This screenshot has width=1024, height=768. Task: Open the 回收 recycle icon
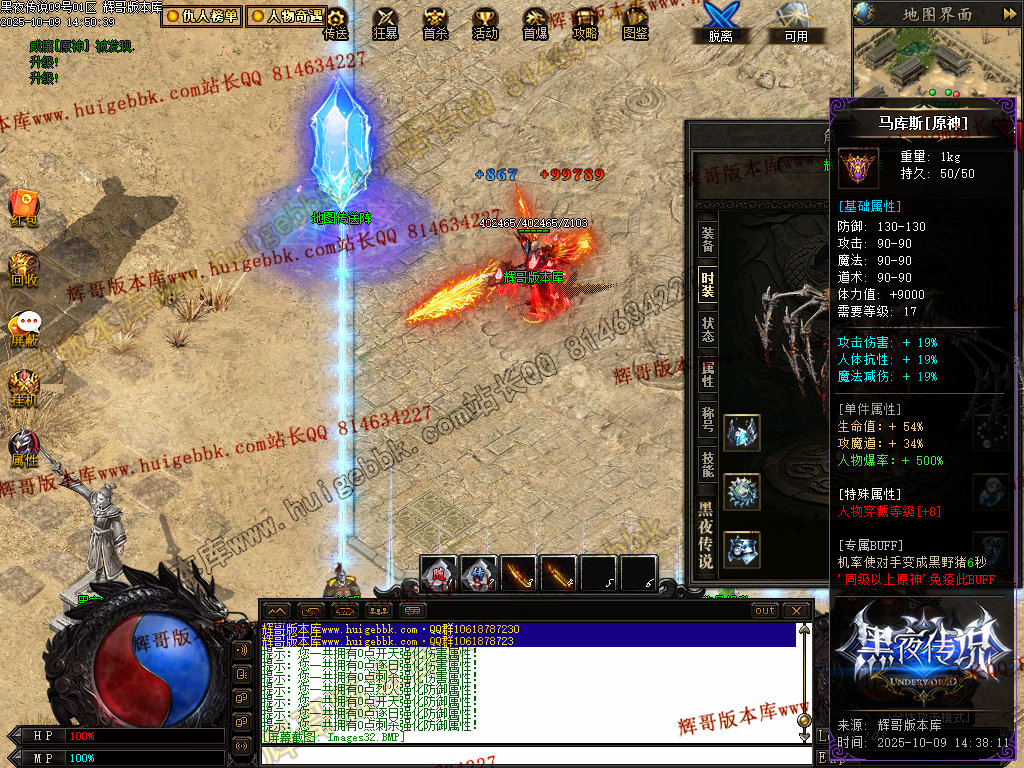[x=24, y=267]
